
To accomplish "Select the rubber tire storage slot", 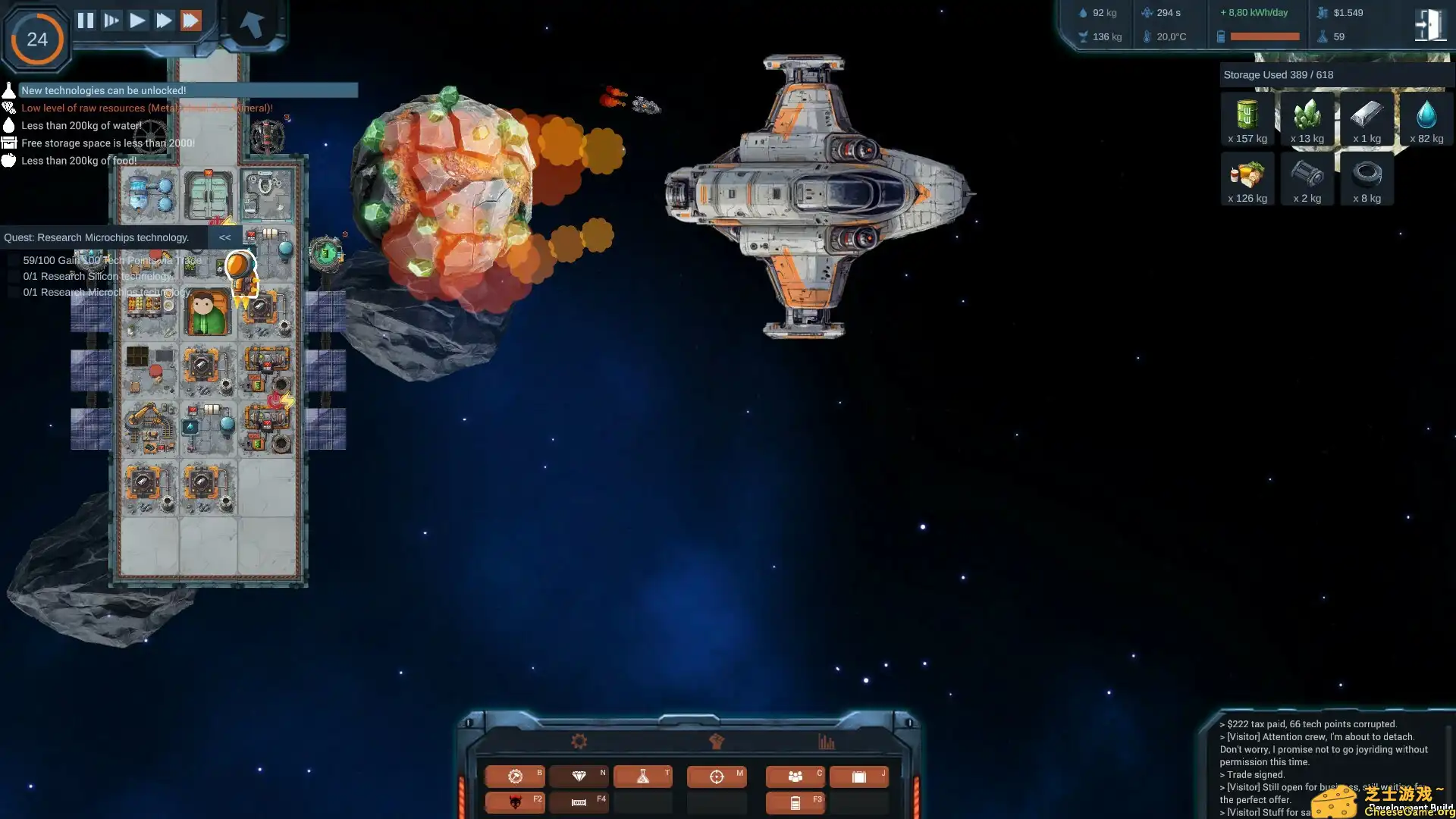I will point(1367,178).
